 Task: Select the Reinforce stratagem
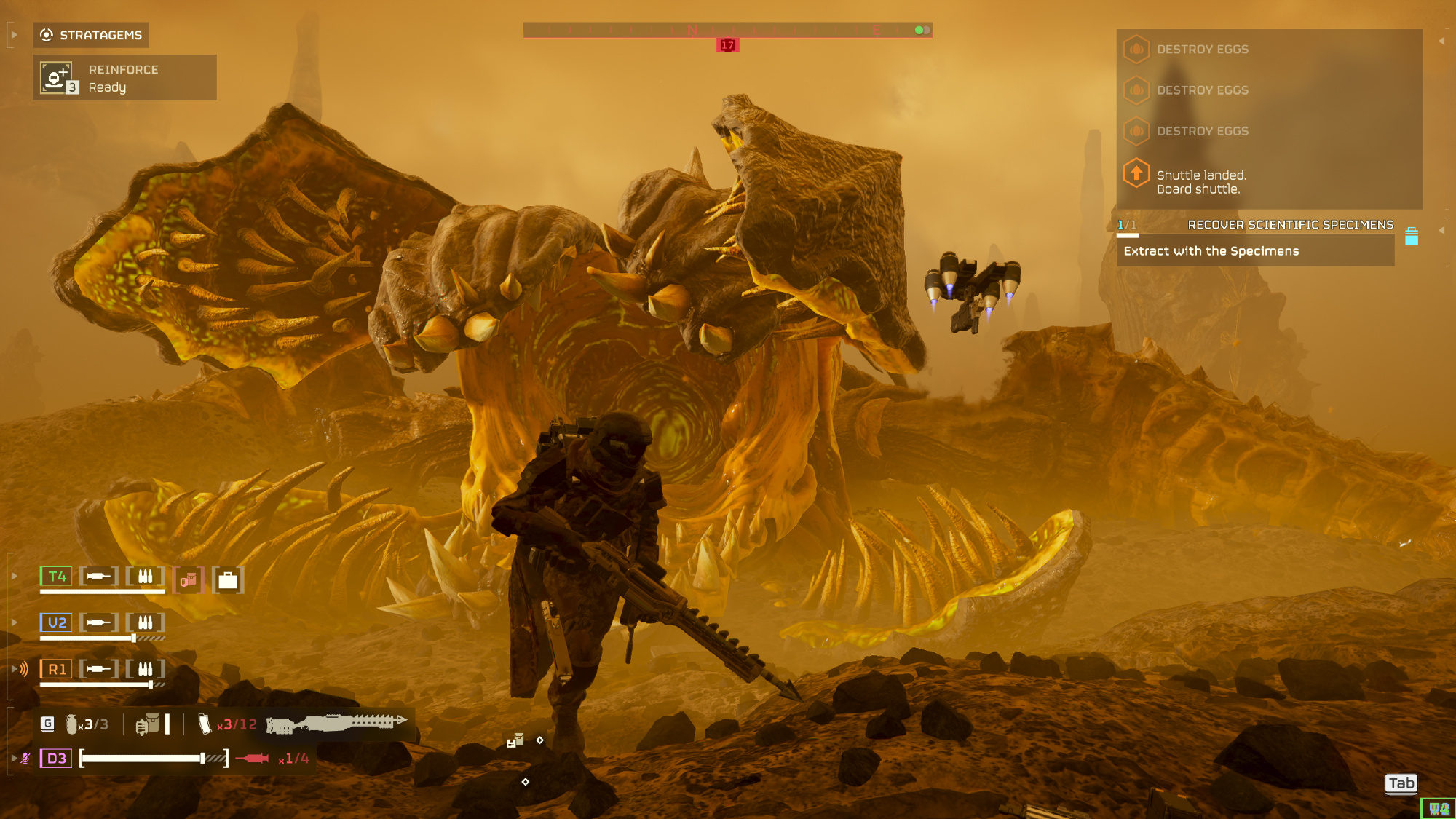click(124, 78)
